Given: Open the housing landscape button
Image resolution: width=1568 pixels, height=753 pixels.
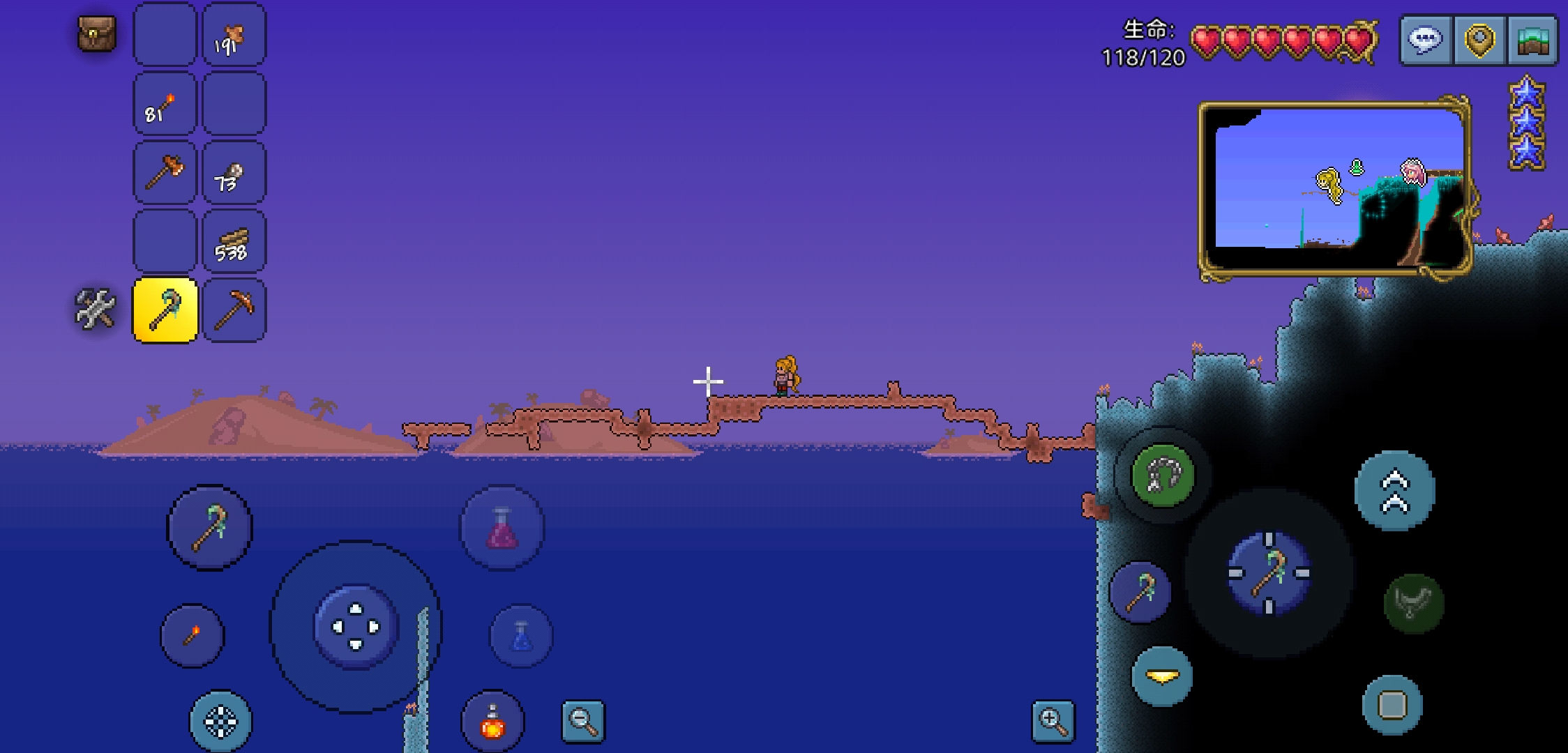Looking at the screenshot, I should click(x=1532, y=40).
